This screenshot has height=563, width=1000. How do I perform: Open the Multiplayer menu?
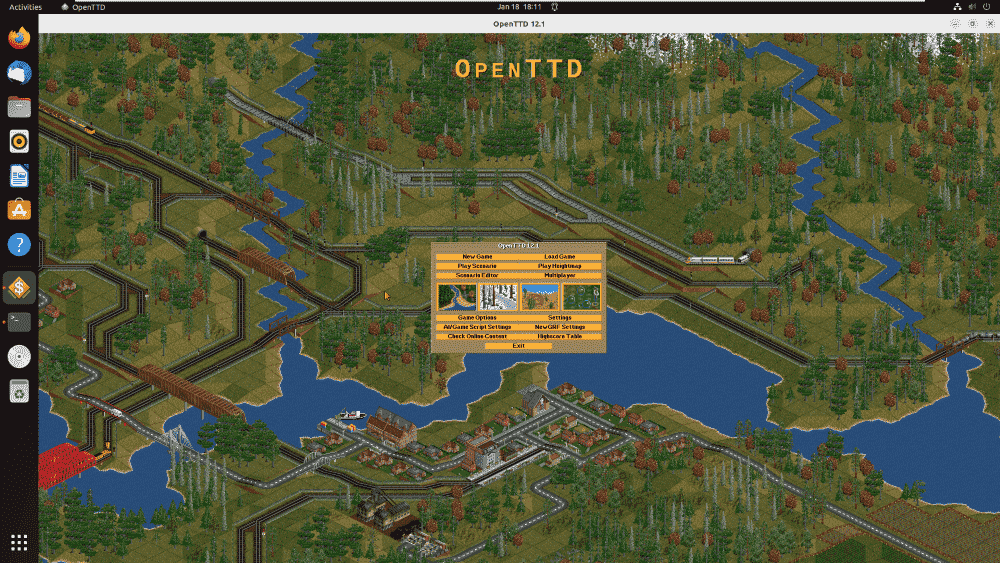(560, 275)
